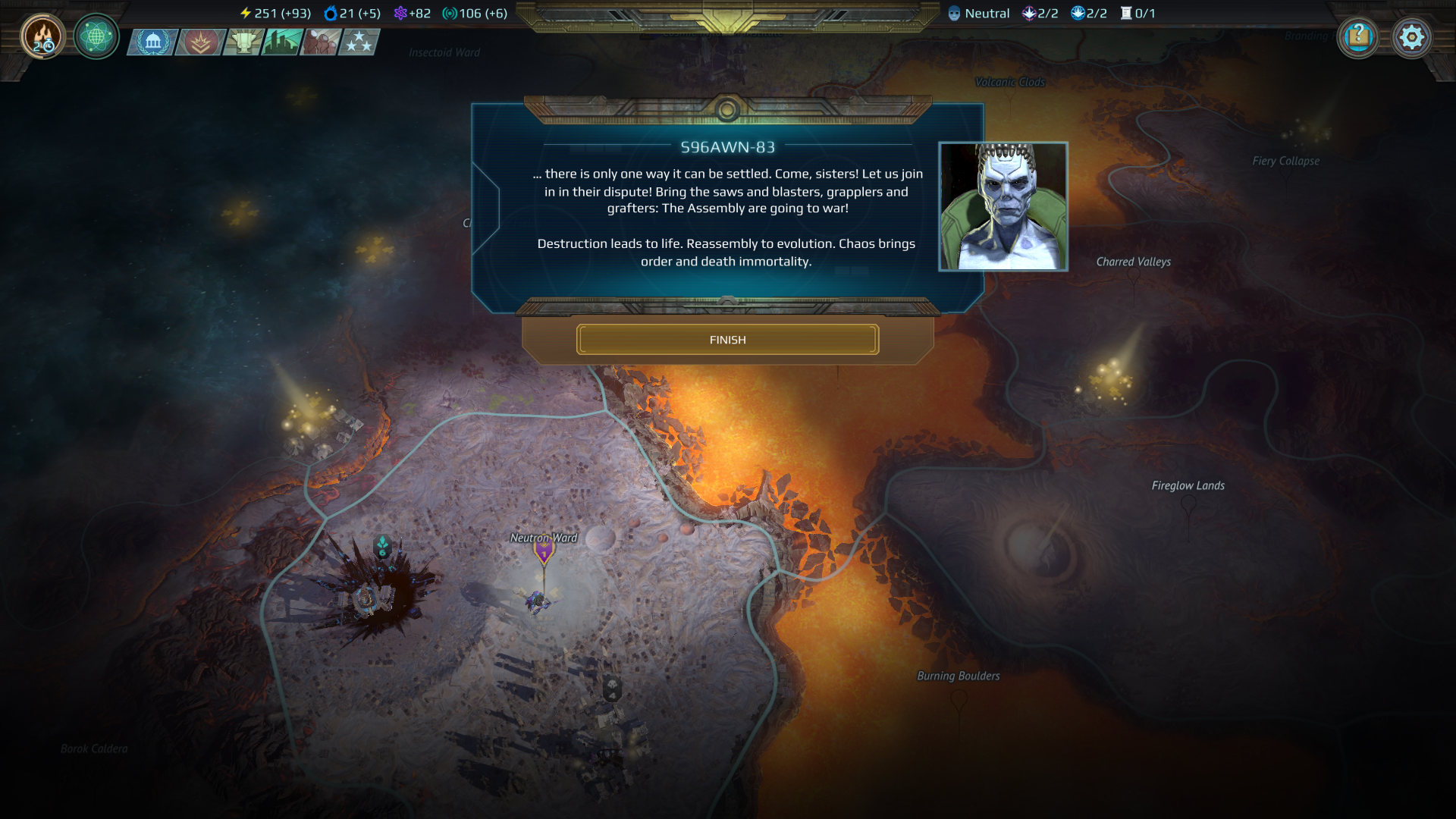Click the S96AWN-83 character portrait
This screenshot has width=1456, height=819.
[x=1003, y=206]
